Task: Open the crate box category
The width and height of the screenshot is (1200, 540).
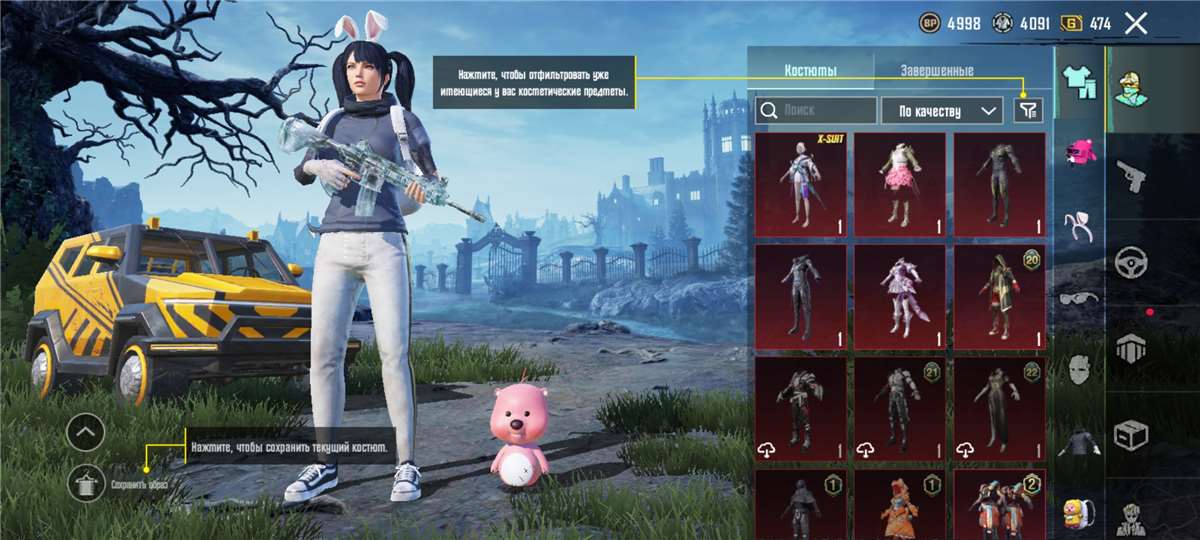Action: [x=1132, y=434]
